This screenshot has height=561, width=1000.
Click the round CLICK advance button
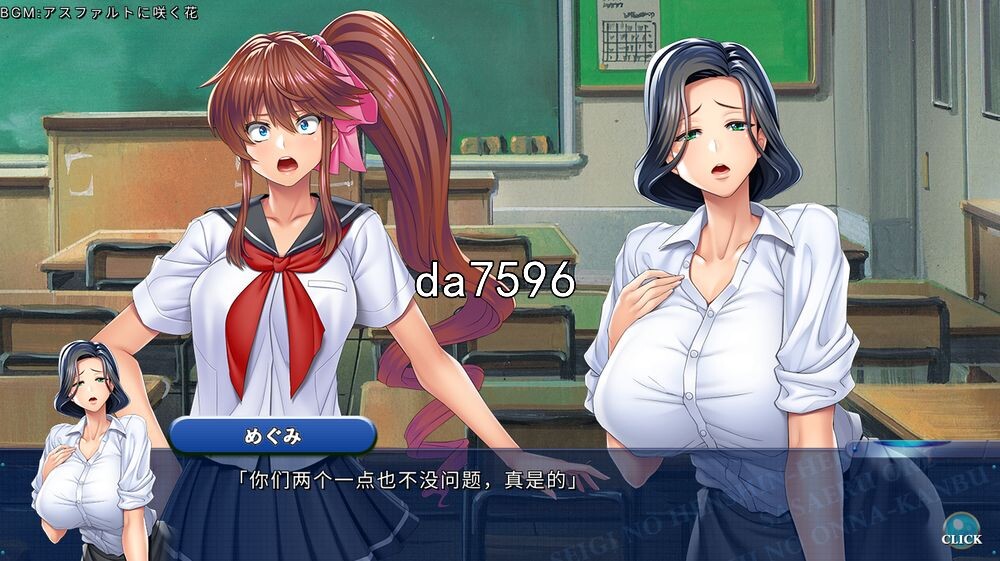961,527
